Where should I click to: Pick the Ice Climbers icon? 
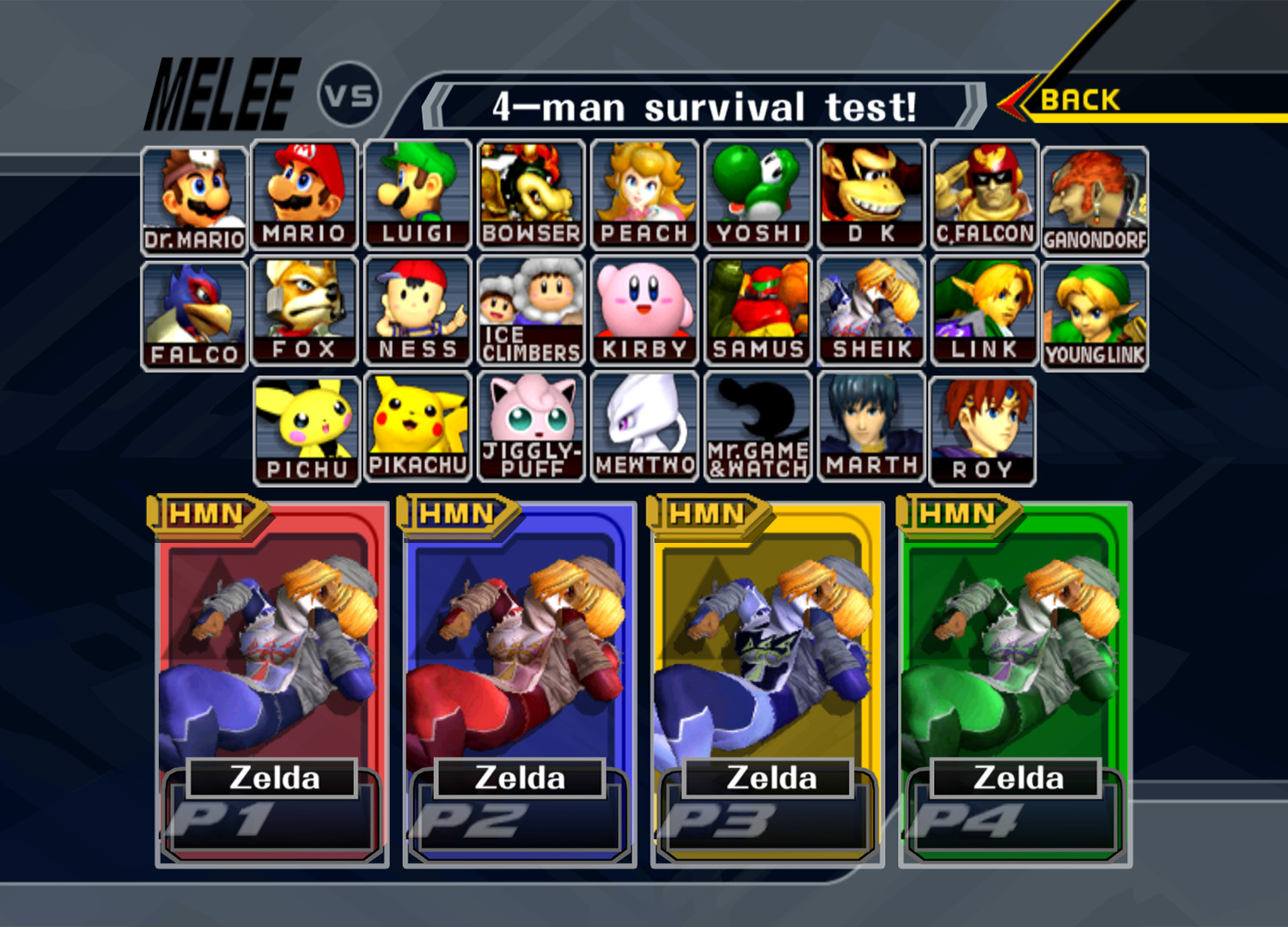pyautogui.click(x=530, y=309)
